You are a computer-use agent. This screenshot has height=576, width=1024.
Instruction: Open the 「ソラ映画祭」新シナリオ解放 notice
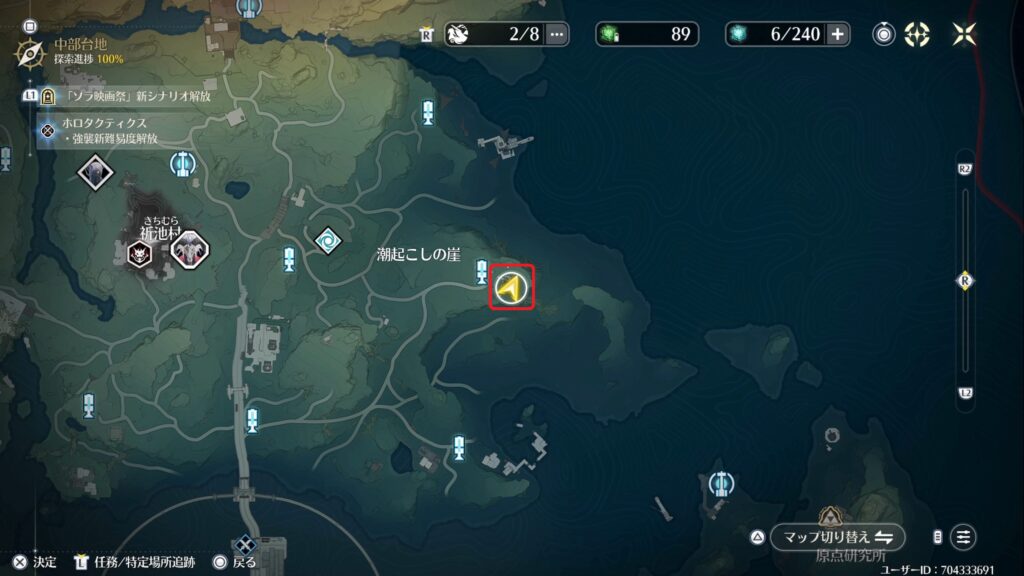click(x=130, y=96)
